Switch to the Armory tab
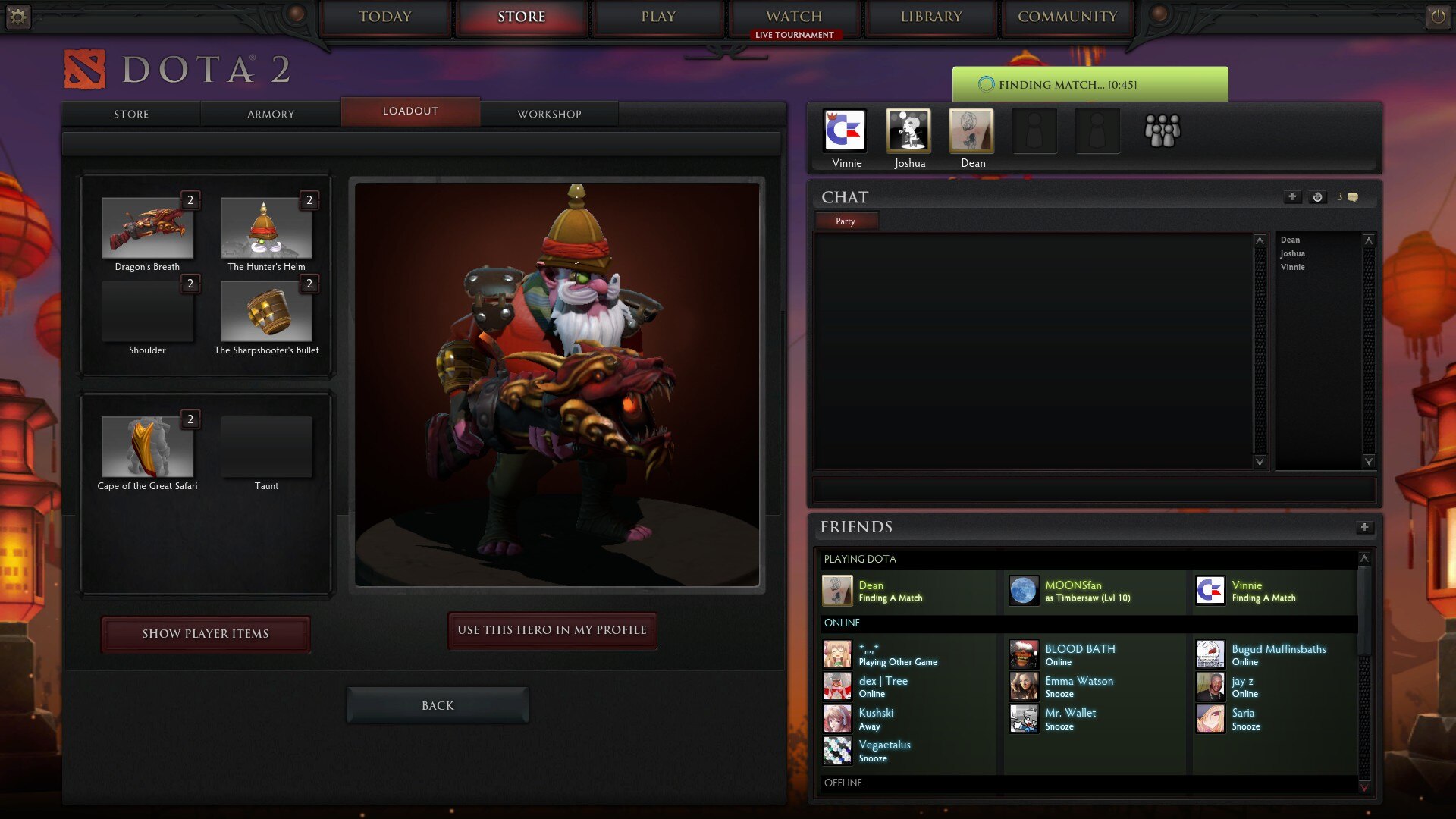The height and width of the screenshot is (819, 1456). click(x=271, y=114)
